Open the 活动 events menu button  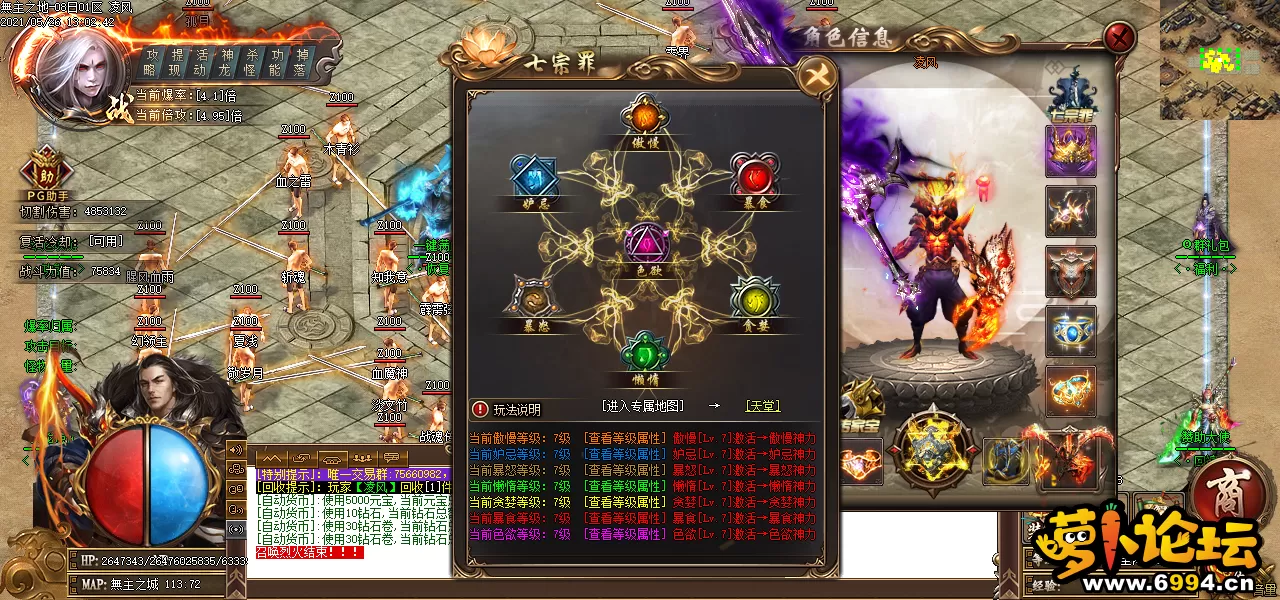coord(201,62)
